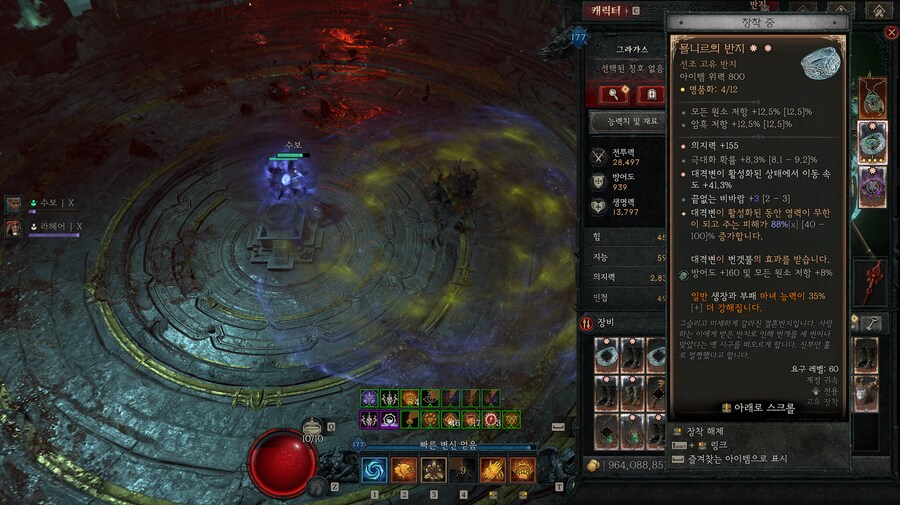
Task: Activate the orange paw skill at hotbar end
Action: [522, 470]
